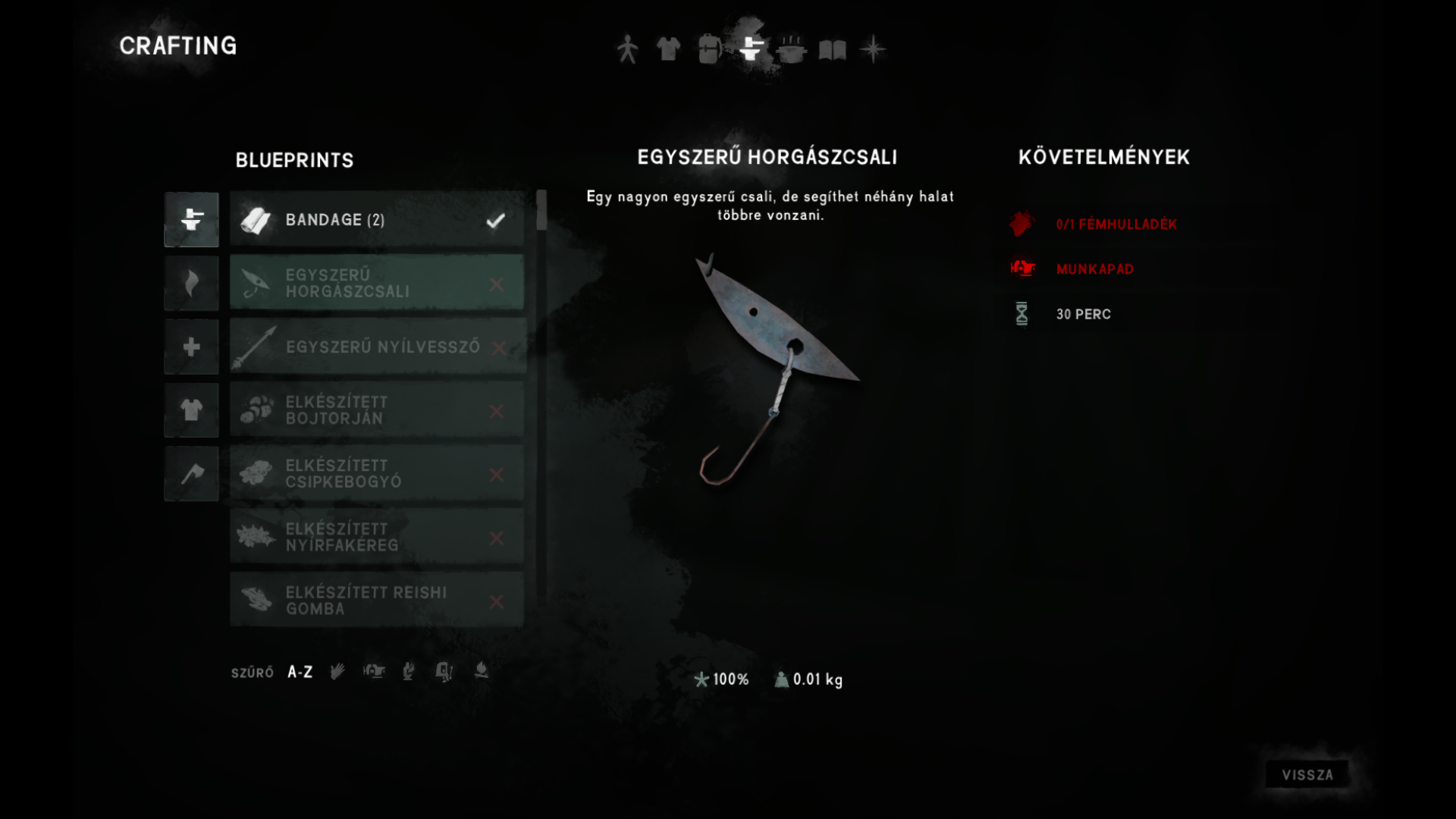Show the first aid blueprint category
This screenshot has height=819, width=1456.
click(x=191, y=347)
